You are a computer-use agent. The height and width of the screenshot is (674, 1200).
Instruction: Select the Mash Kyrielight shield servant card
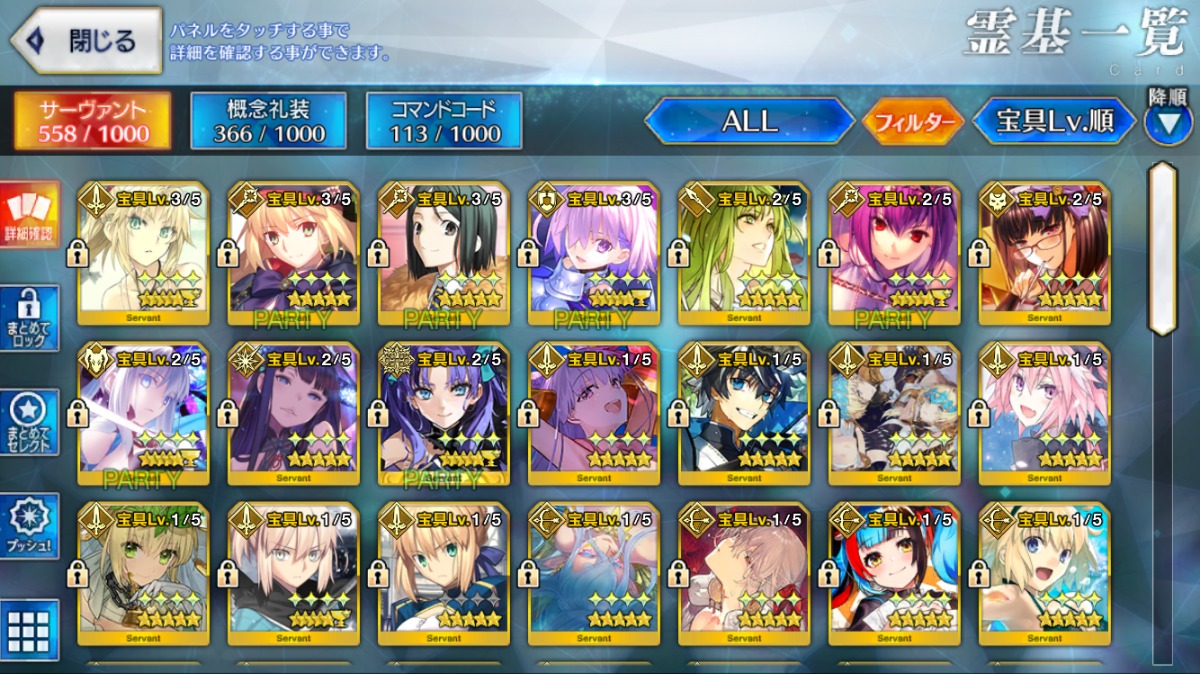click(594, 255)
